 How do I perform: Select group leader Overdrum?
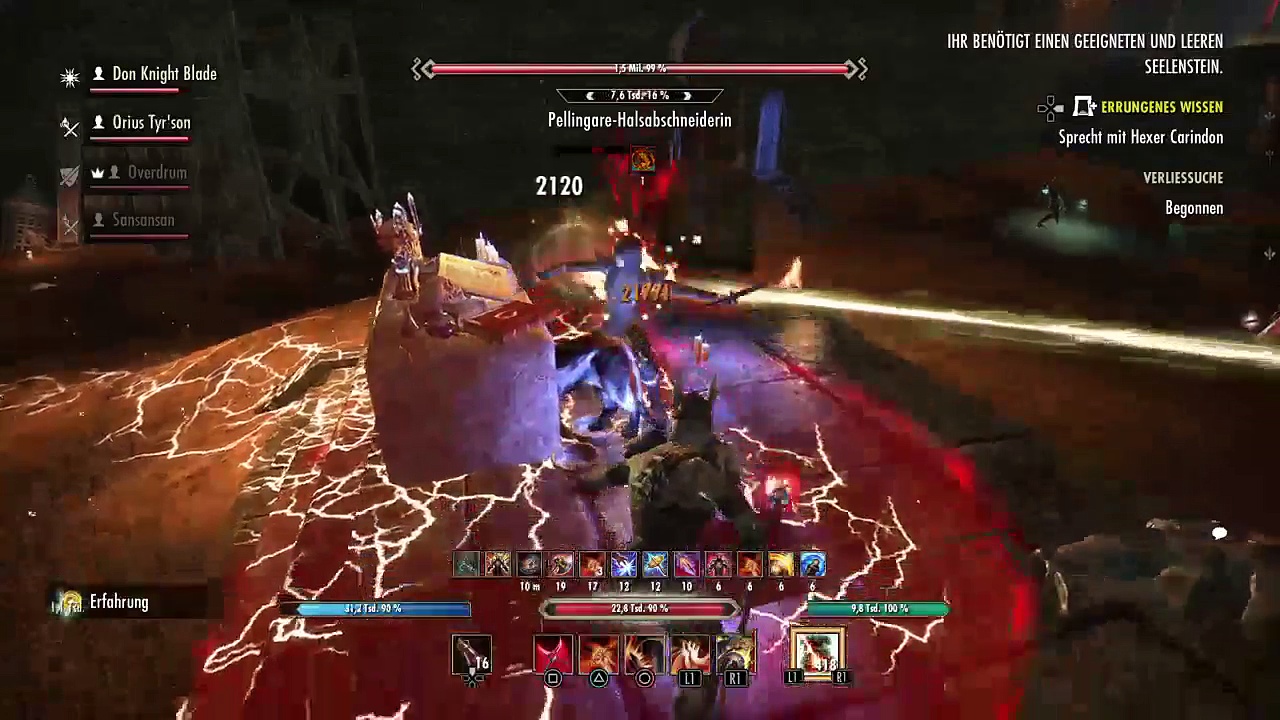pos(156,173)
